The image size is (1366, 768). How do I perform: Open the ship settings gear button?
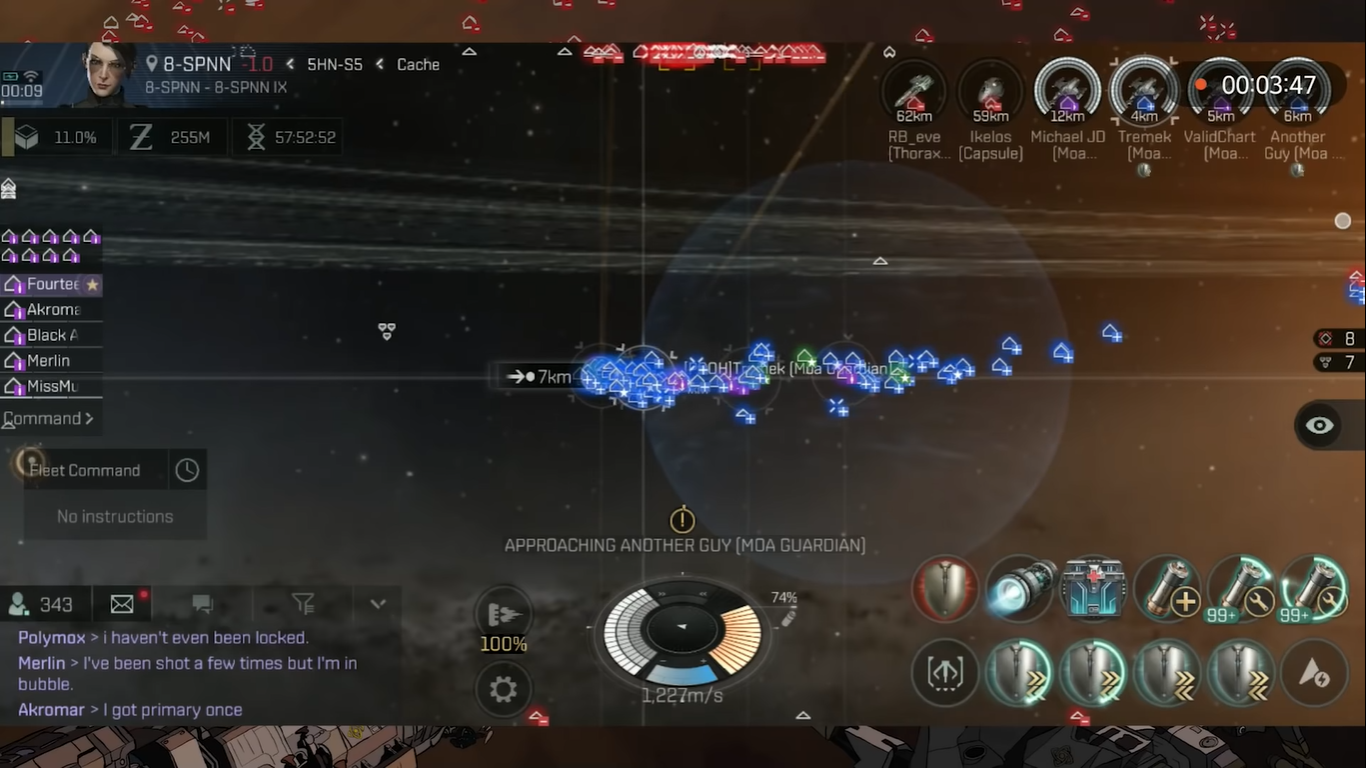pos(503,689)
